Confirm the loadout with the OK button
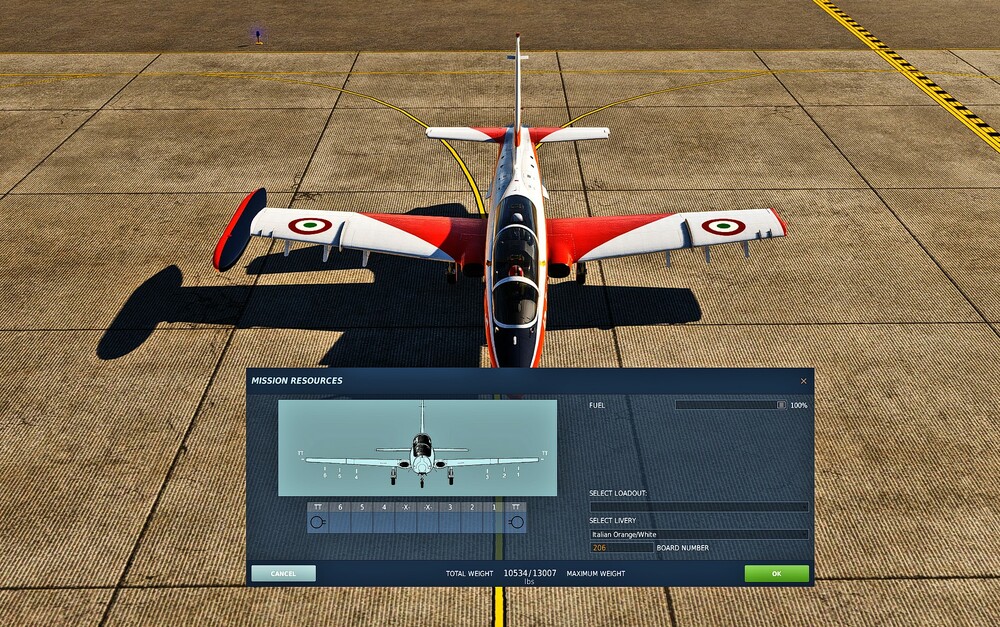This screenshot has width=1000, height=627. (x=776, y=573)
